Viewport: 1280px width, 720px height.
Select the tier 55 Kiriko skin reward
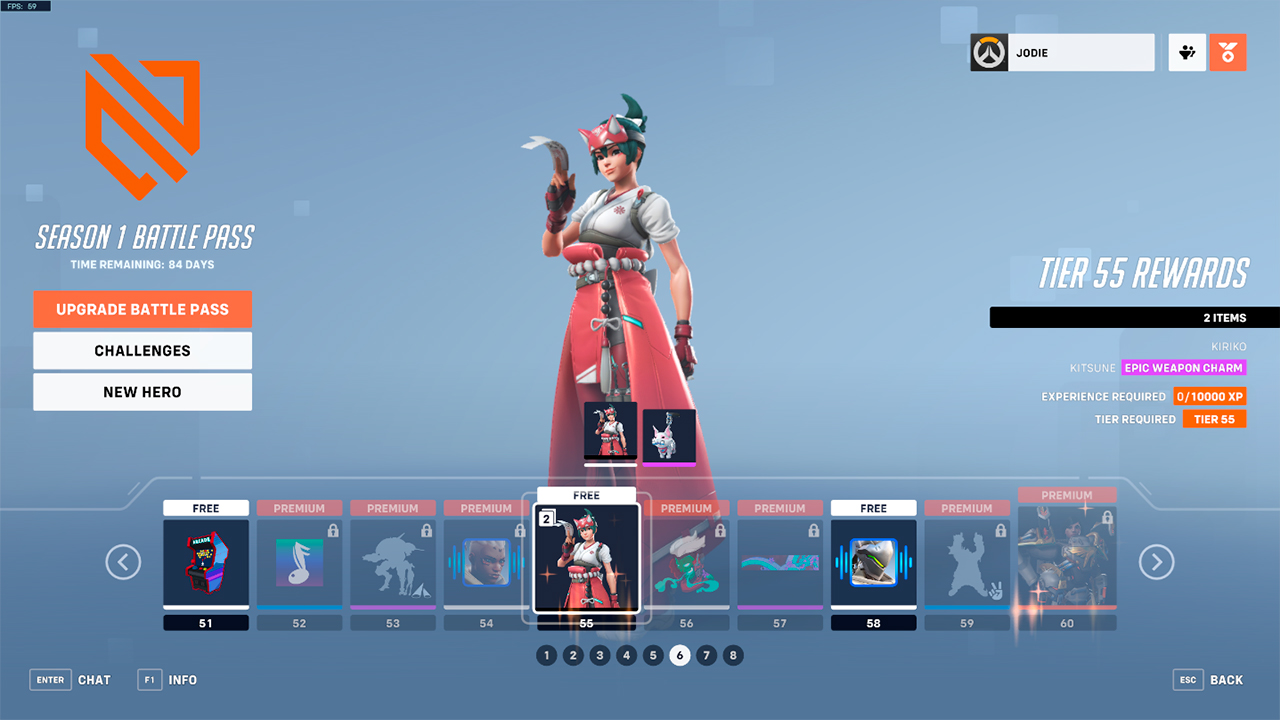pos(586,557)
